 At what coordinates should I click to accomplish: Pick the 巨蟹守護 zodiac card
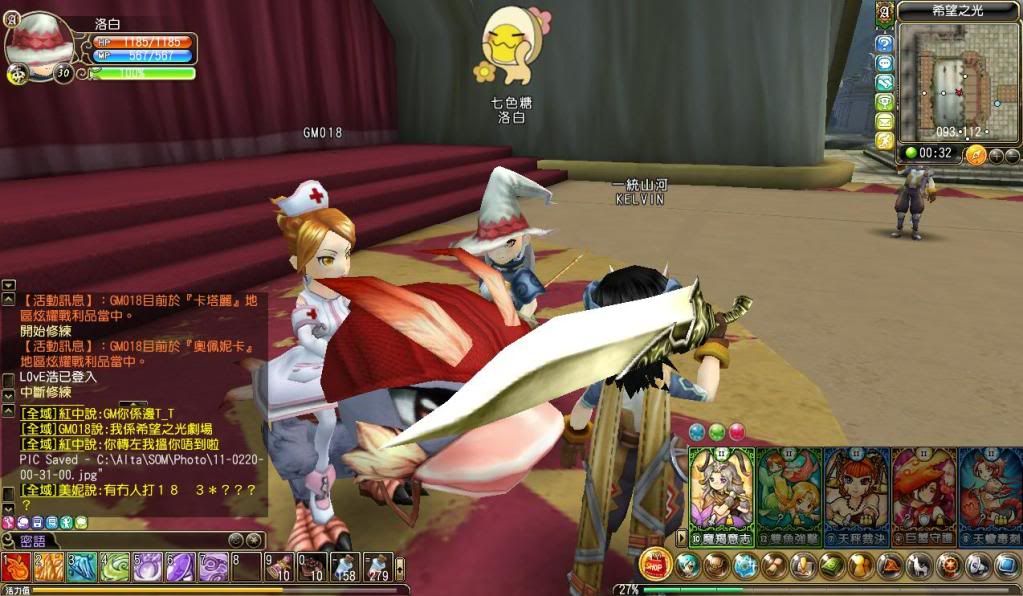[924, 494]
